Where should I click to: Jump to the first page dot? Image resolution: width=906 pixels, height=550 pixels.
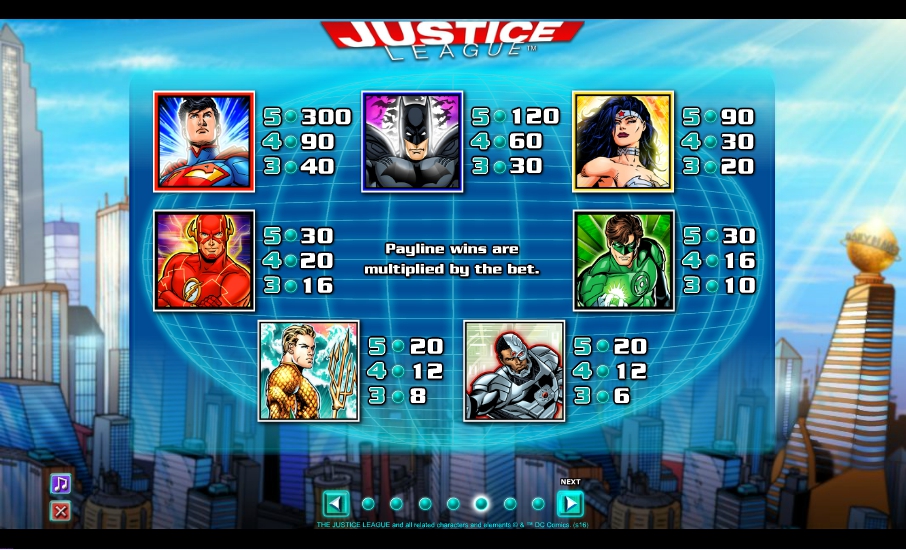coord(368,503)
